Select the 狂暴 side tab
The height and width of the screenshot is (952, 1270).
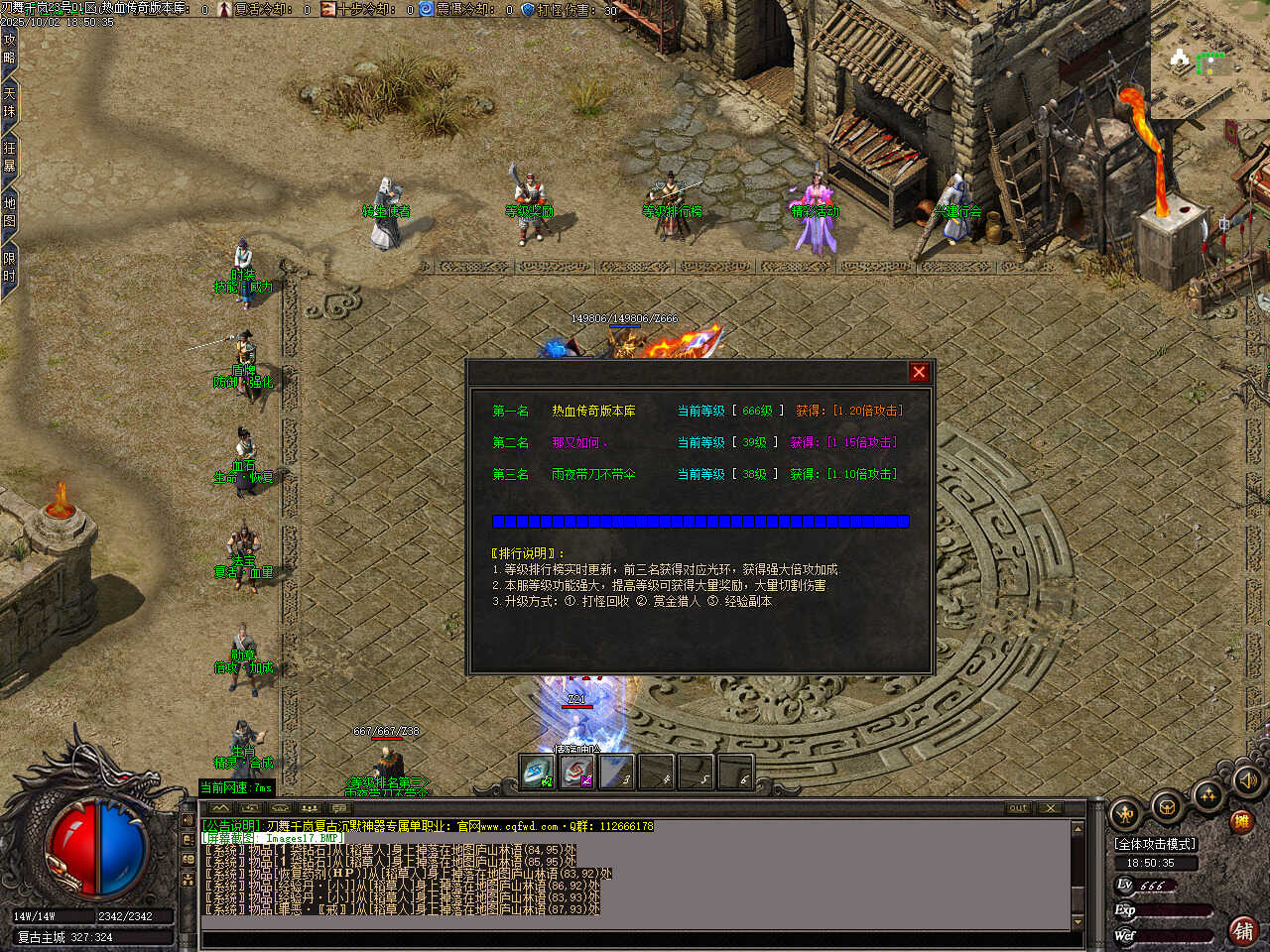(9, 157)
